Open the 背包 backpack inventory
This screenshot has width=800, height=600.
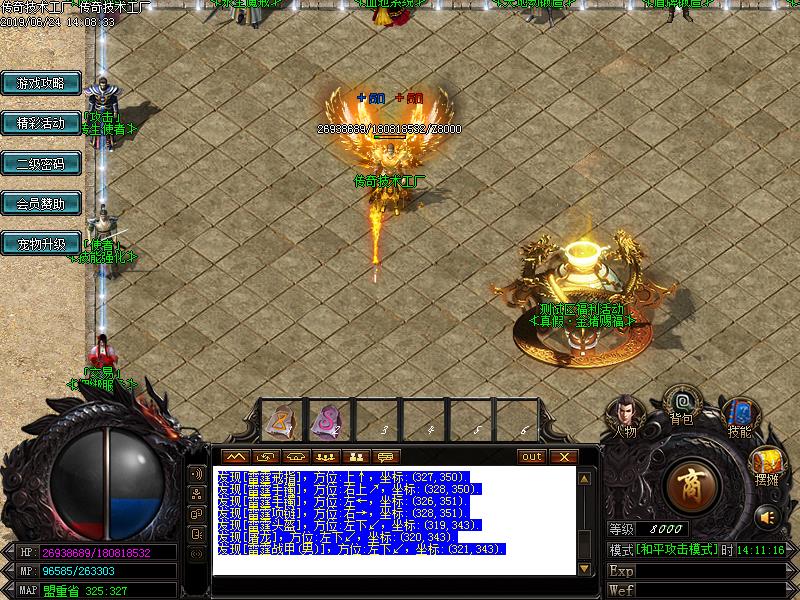pos(682,404)
